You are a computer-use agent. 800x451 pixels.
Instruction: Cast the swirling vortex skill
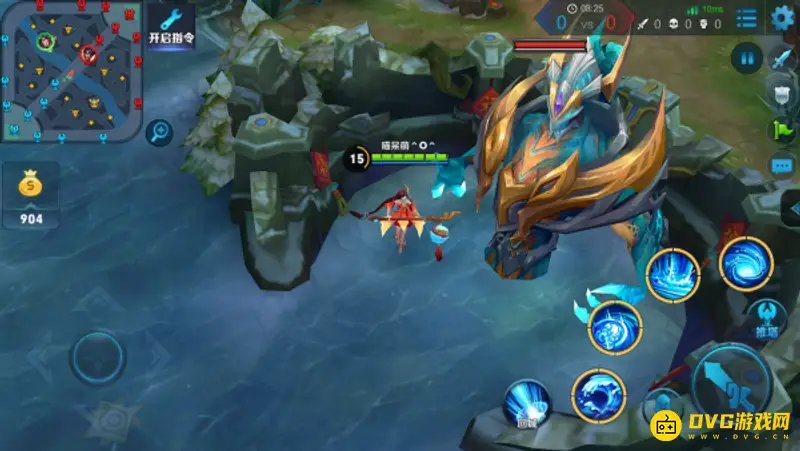pyautogui.click(x=746, y=264)
